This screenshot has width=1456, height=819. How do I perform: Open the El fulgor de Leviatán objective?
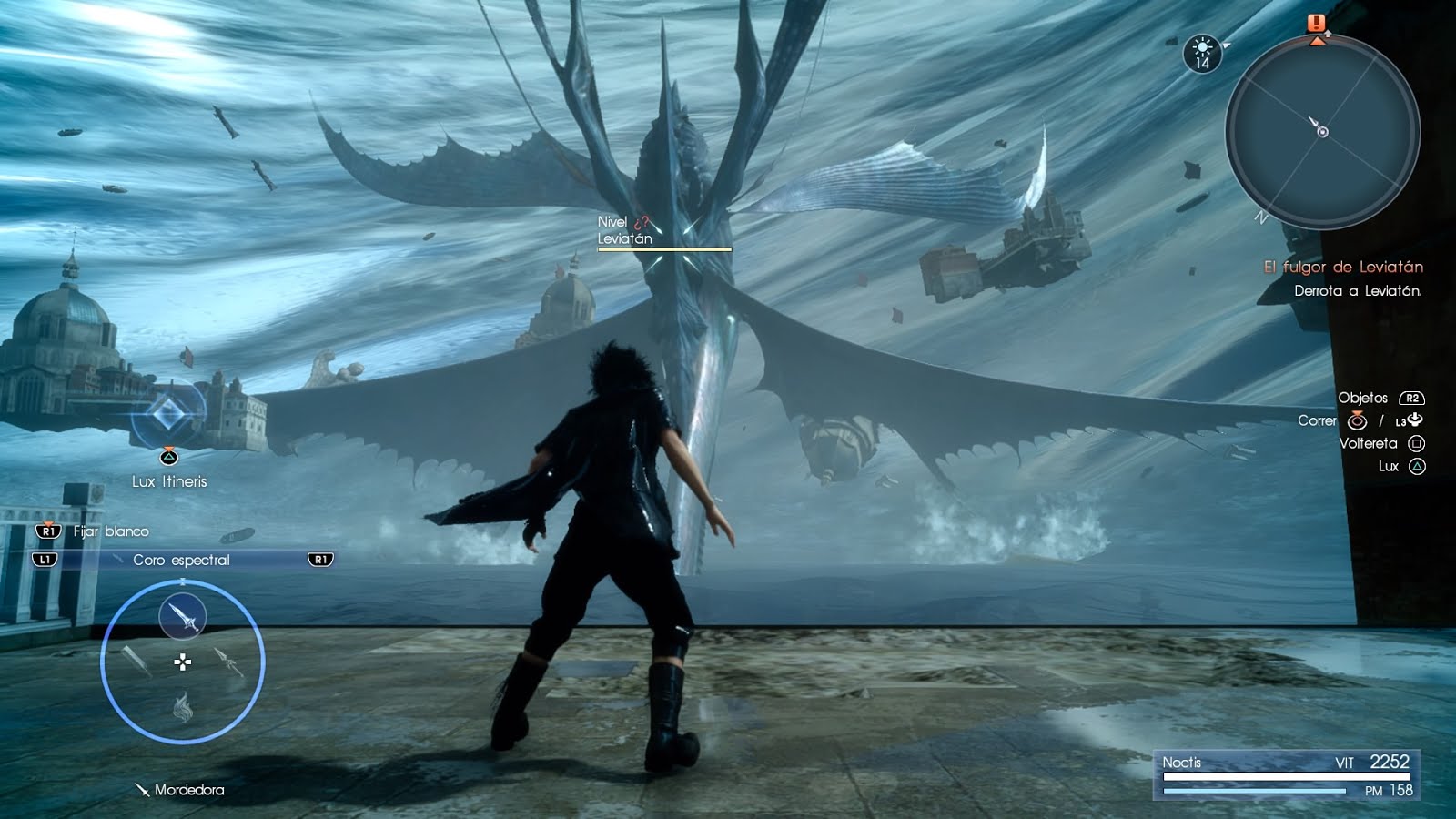[x=1342, y=267]
